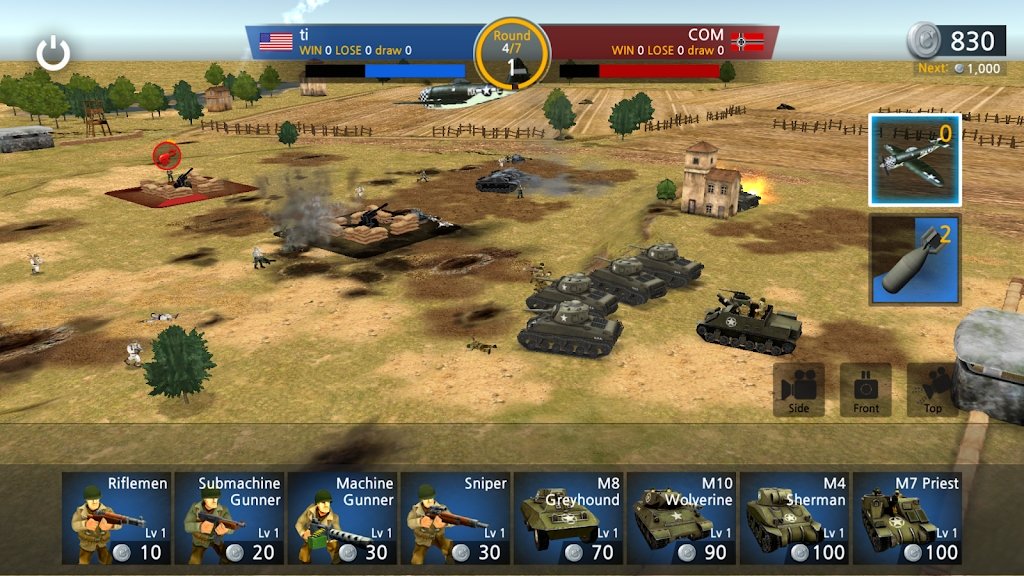Image resolution: width=1024 pixels, height=576 pixels.
Task: Click the power button icon
Action: [53, 53]
